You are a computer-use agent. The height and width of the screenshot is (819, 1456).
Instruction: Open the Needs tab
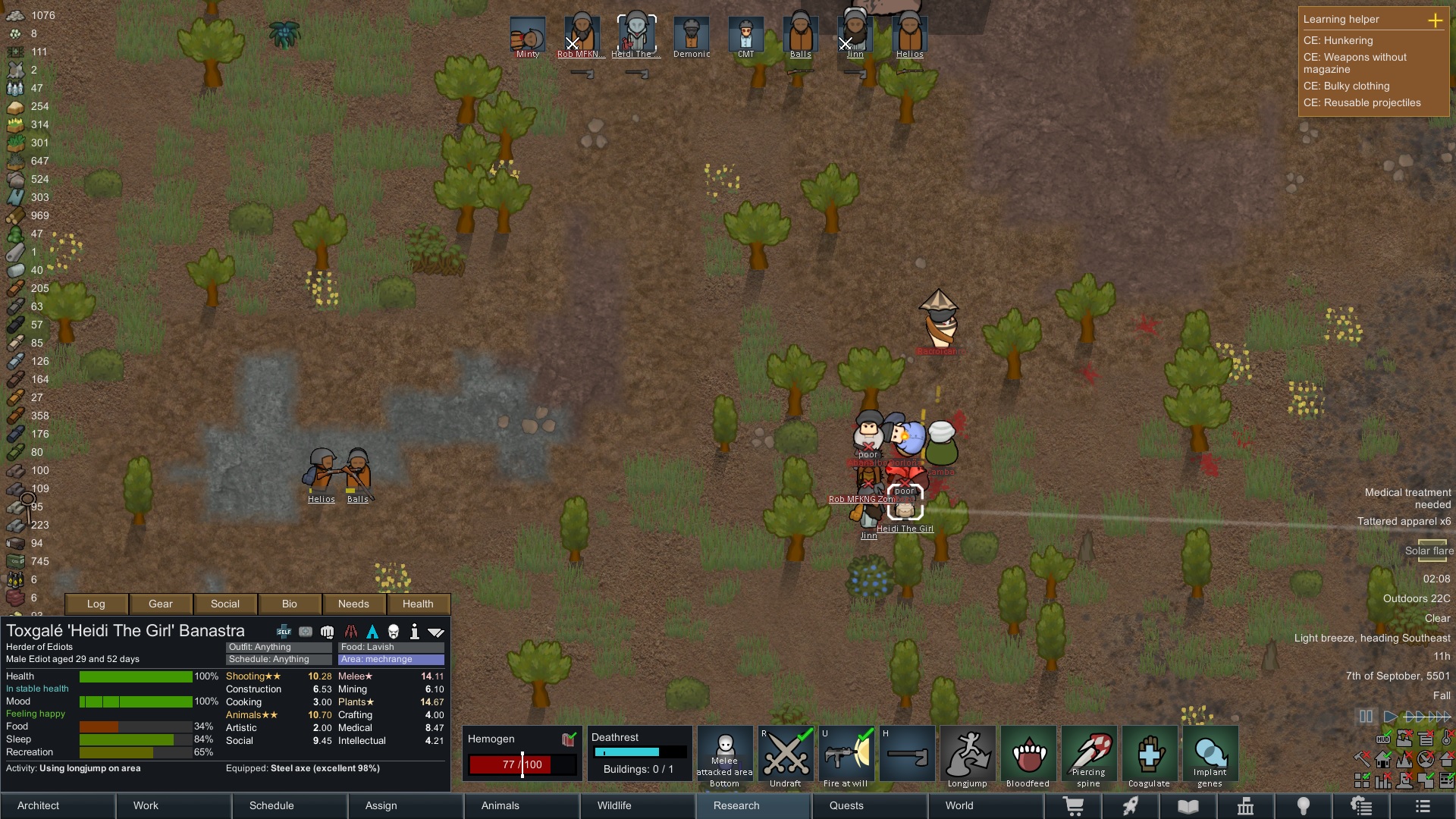[353, 604]
